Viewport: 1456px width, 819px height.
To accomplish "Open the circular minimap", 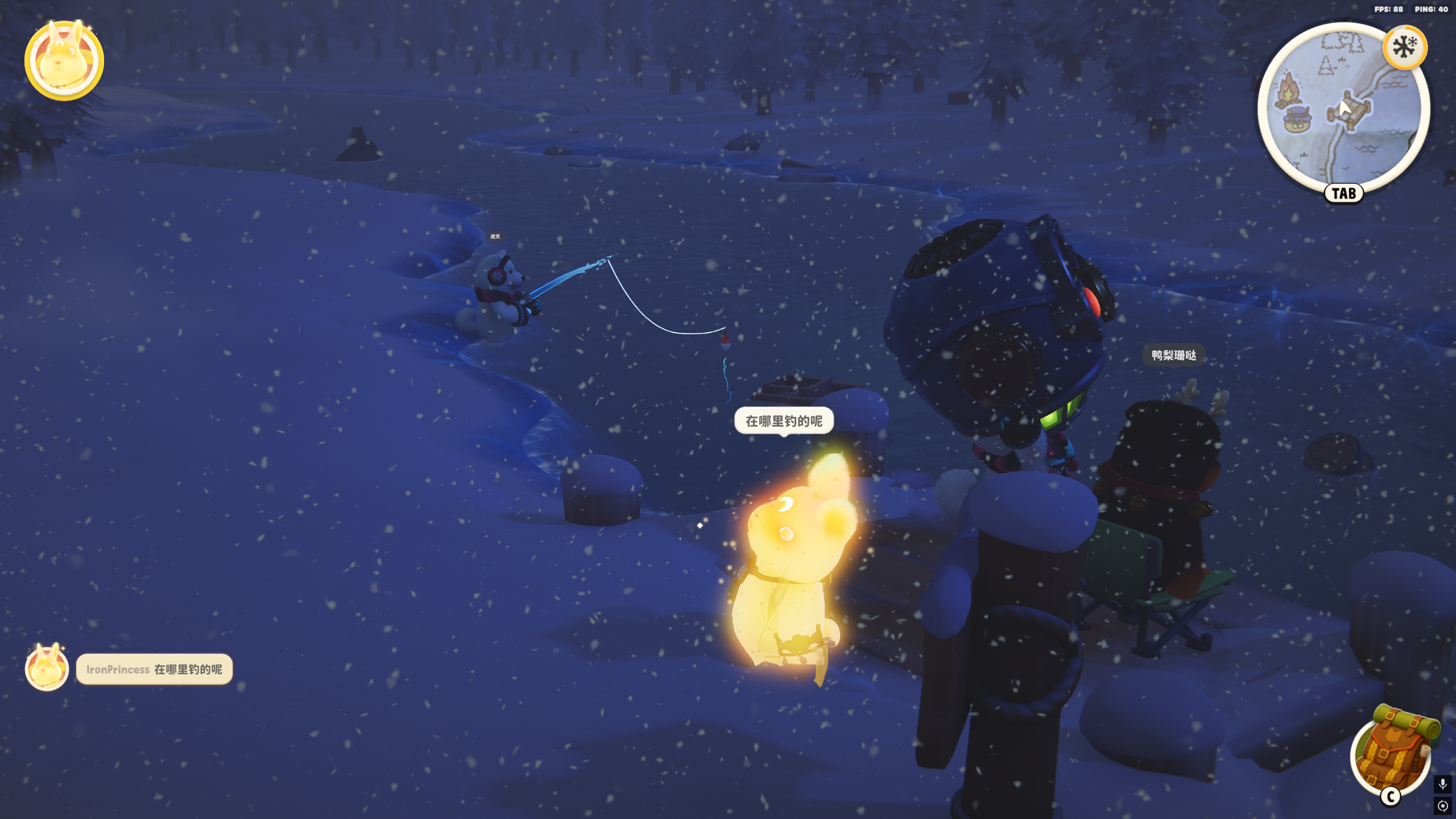I will [1343, 108].
